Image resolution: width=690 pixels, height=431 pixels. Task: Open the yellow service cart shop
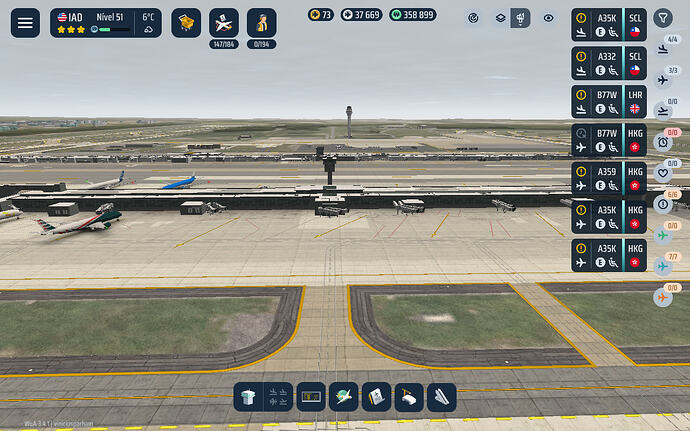tap(186, 22)
